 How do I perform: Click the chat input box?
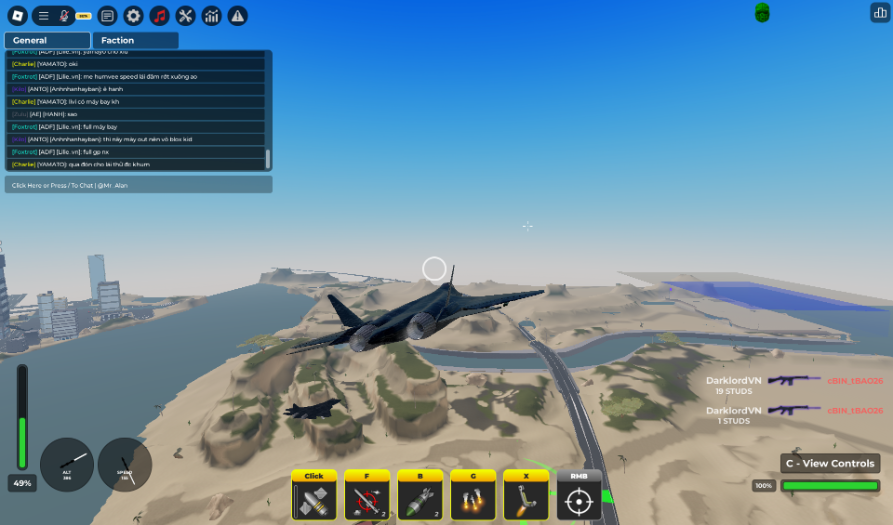[138, 185]
